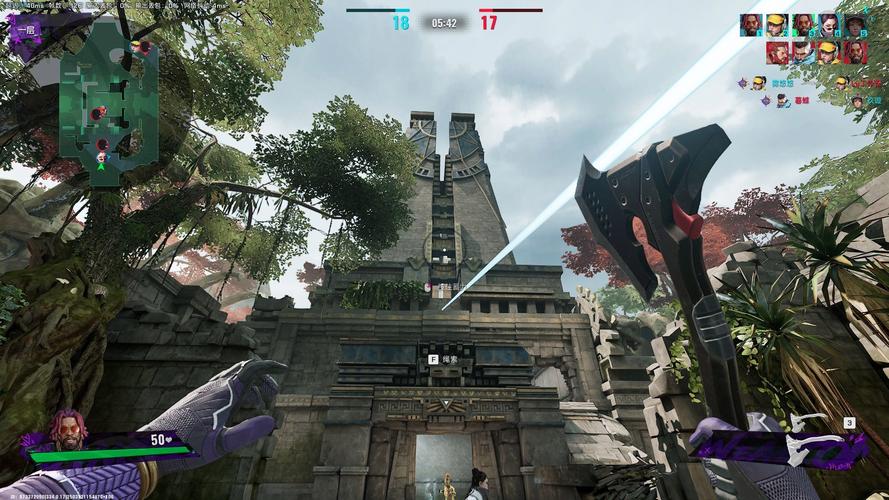Pick teammate portrait numbered 5
This screenshot has width=889, height=500.
tap(854, 24)
